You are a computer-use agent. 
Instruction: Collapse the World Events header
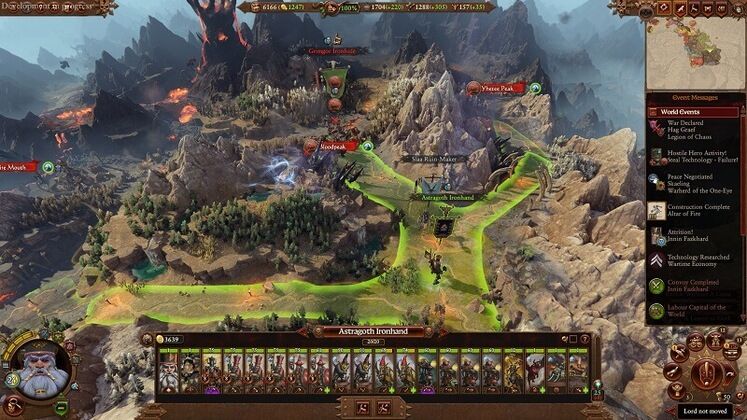pos(693,110)
